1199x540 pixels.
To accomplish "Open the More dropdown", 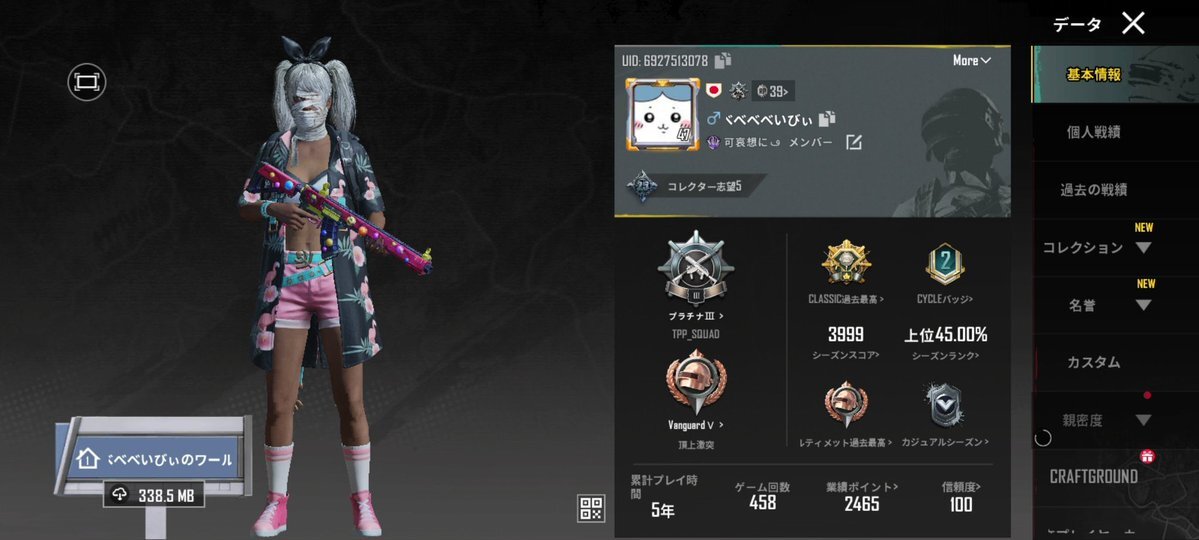I will (x=971, y=61).
